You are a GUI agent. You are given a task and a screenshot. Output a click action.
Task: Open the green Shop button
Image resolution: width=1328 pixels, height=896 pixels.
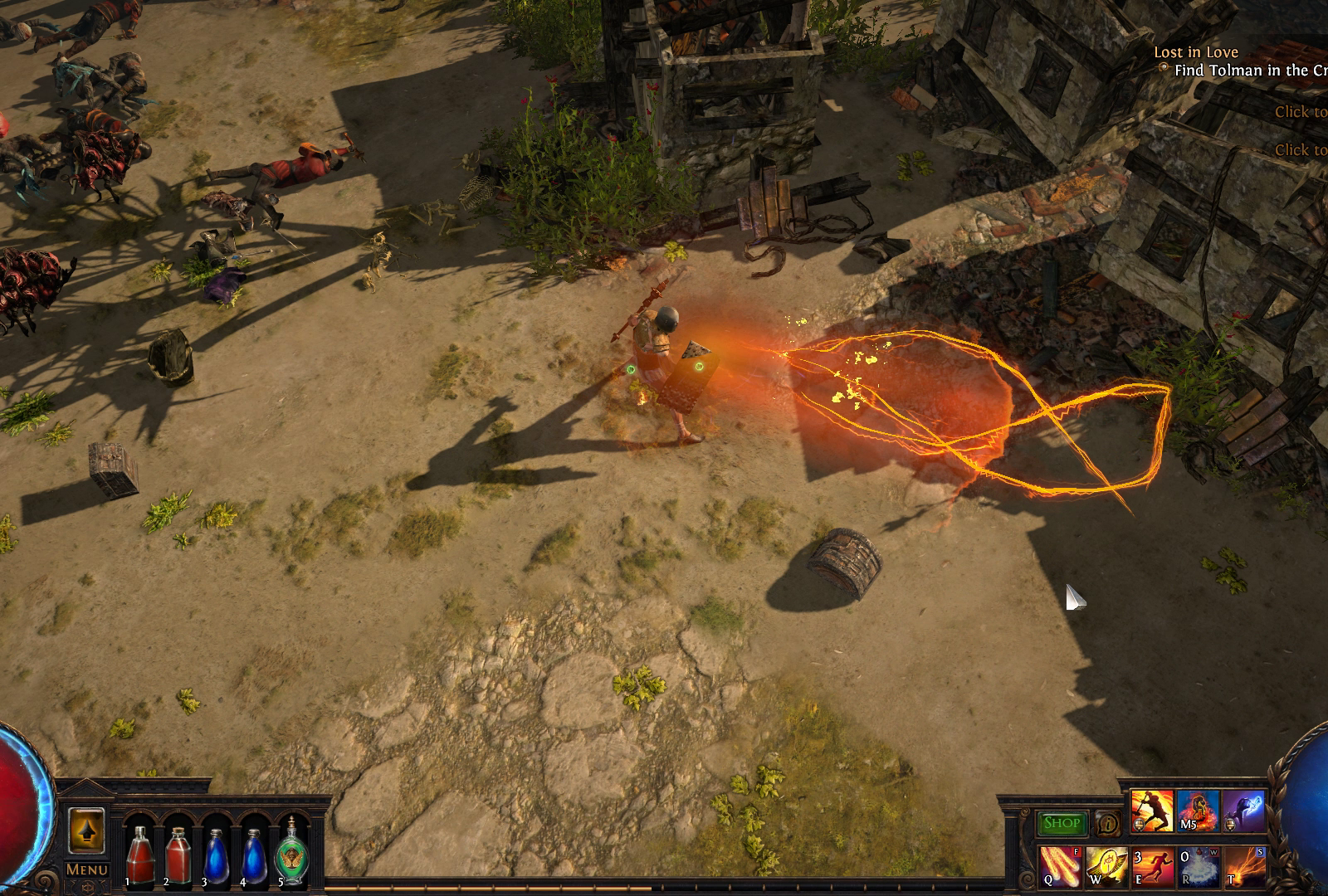[1061, 823]
